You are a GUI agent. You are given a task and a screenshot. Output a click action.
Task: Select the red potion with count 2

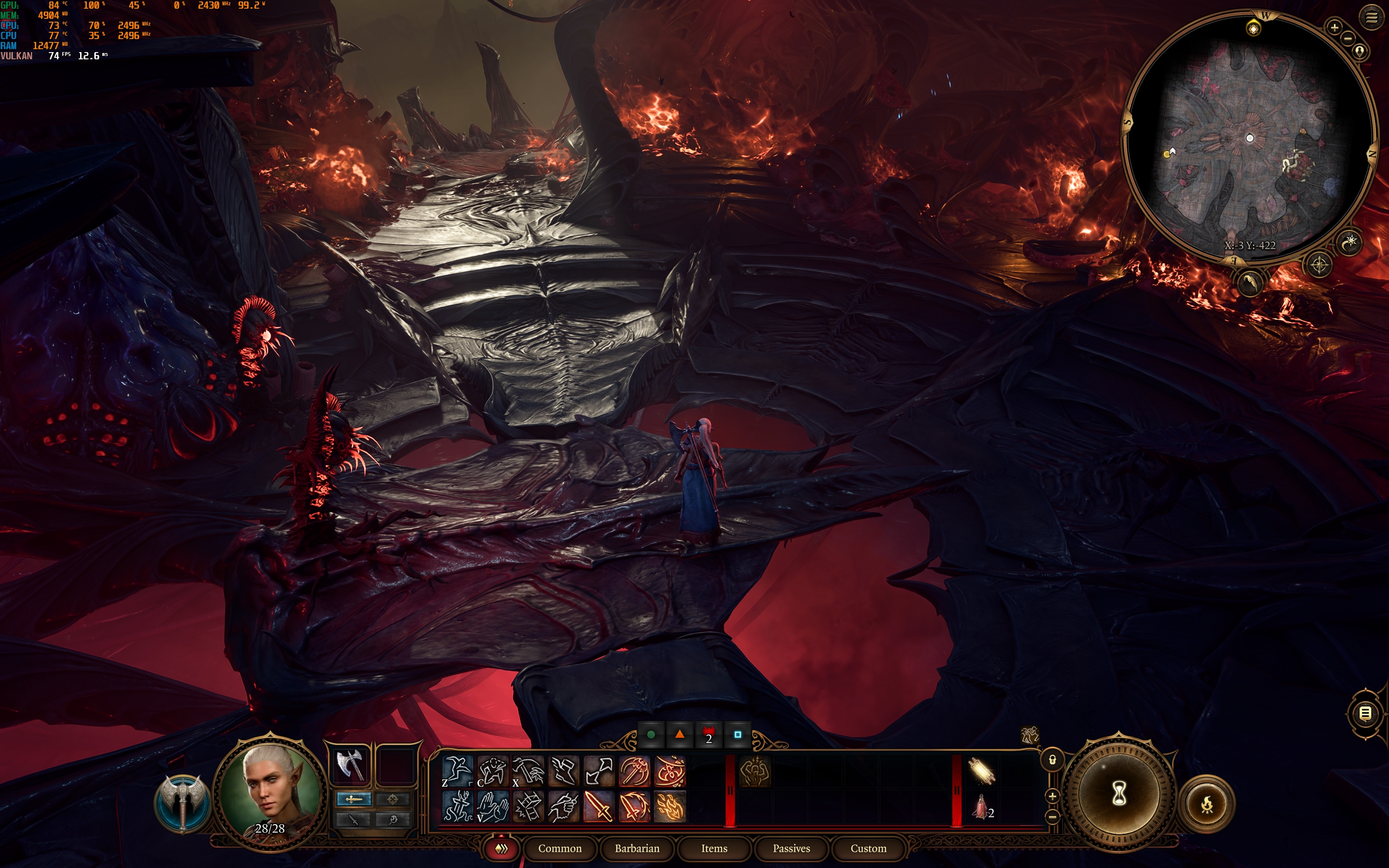point(981,806)
